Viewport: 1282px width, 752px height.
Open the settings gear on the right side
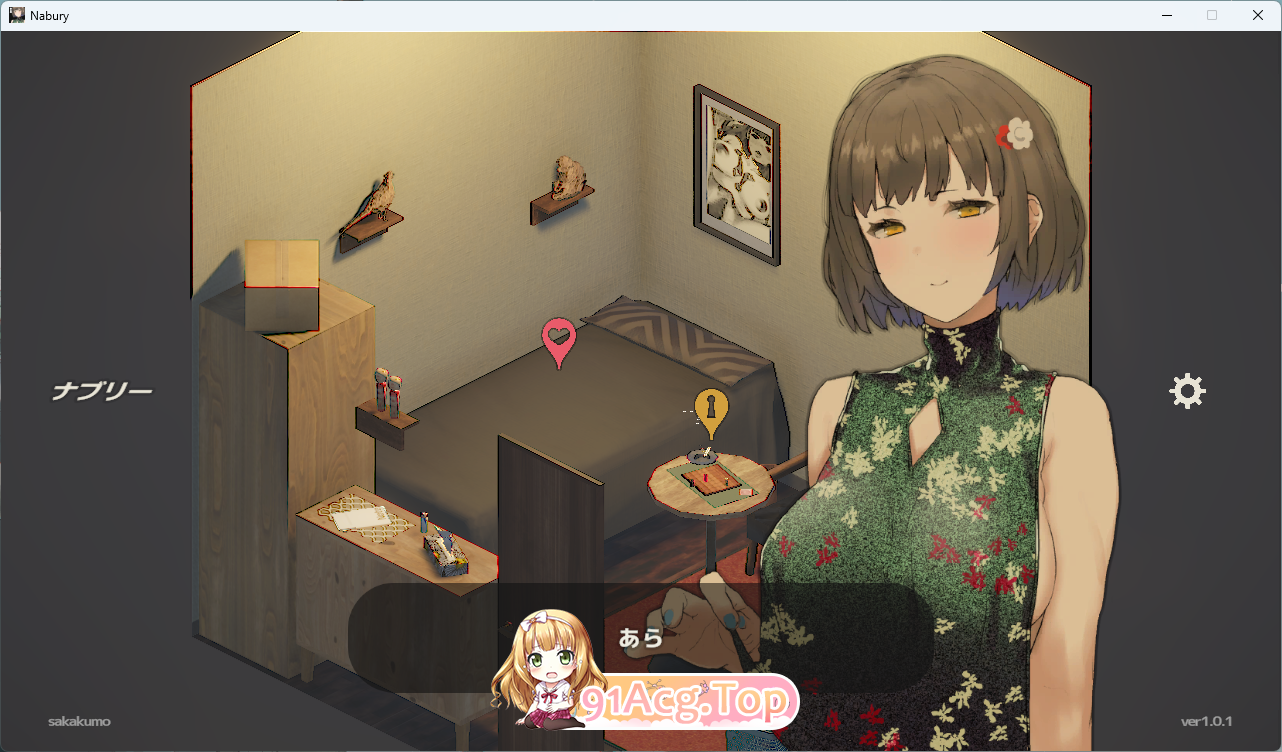1188,390
